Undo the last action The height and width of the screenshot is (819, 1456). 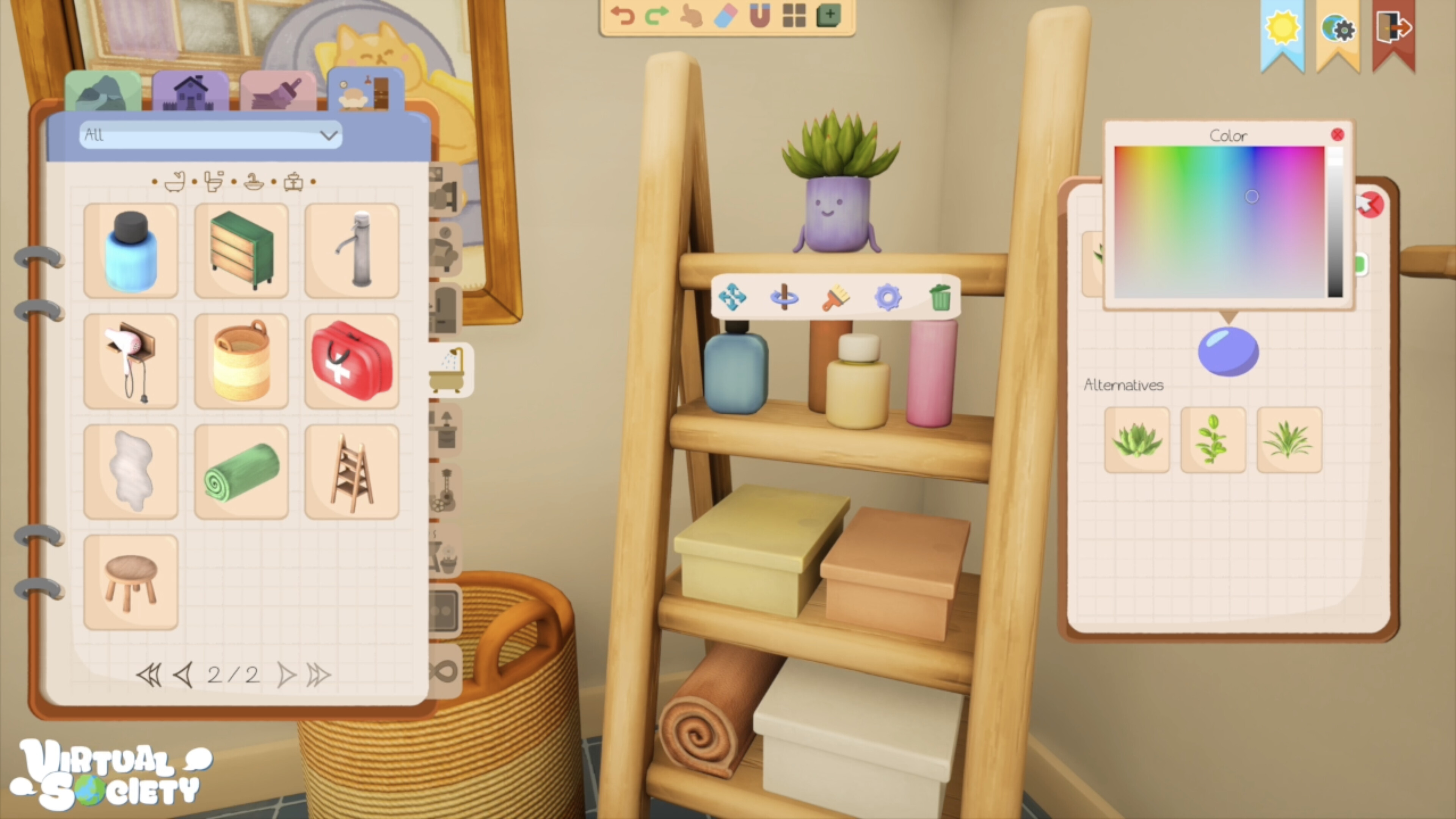pyautogui.click(x=624, y=15)
